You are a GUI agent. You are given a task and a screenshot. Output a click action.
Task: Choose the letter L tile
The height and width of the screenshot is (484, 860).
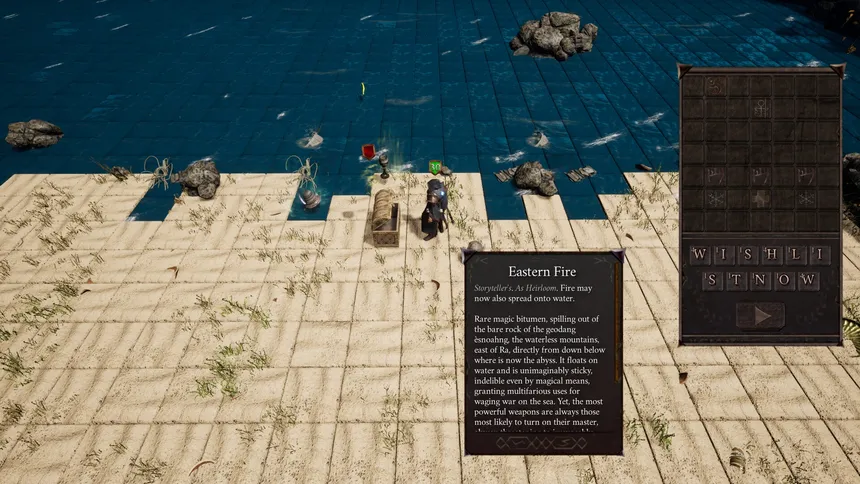(795, 255)
